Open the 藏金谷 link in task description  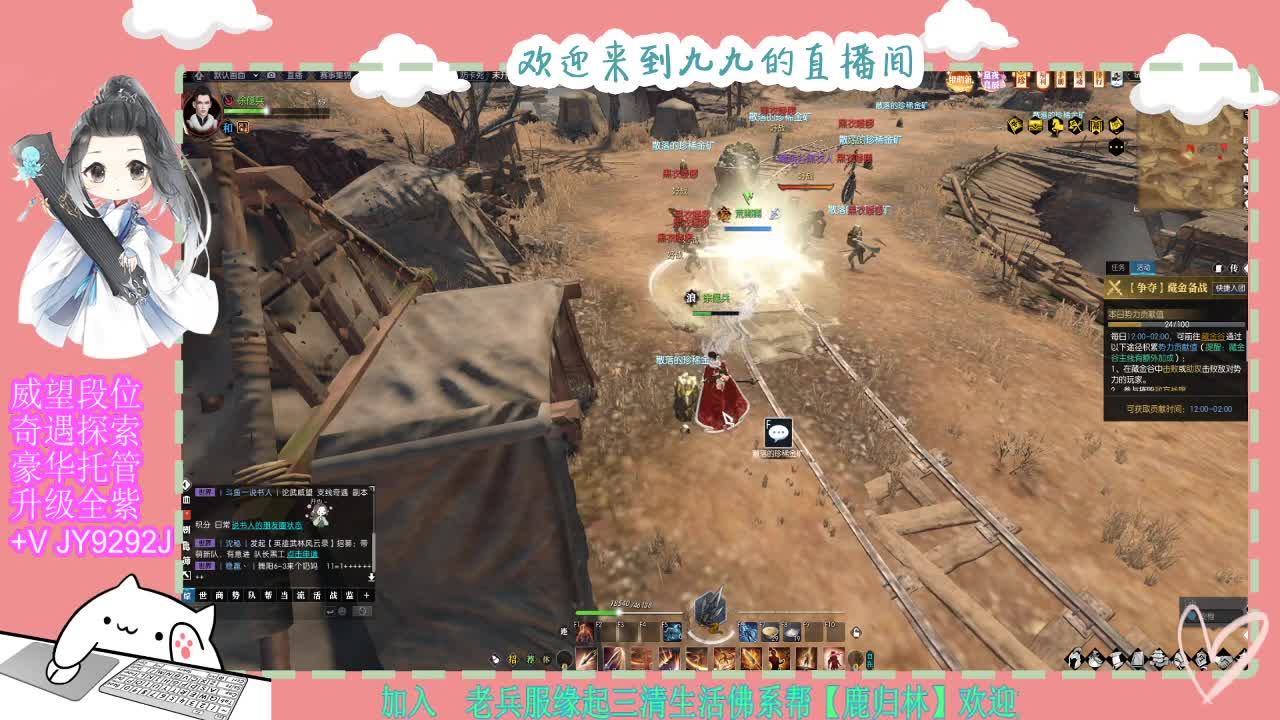pos(1213,337)
